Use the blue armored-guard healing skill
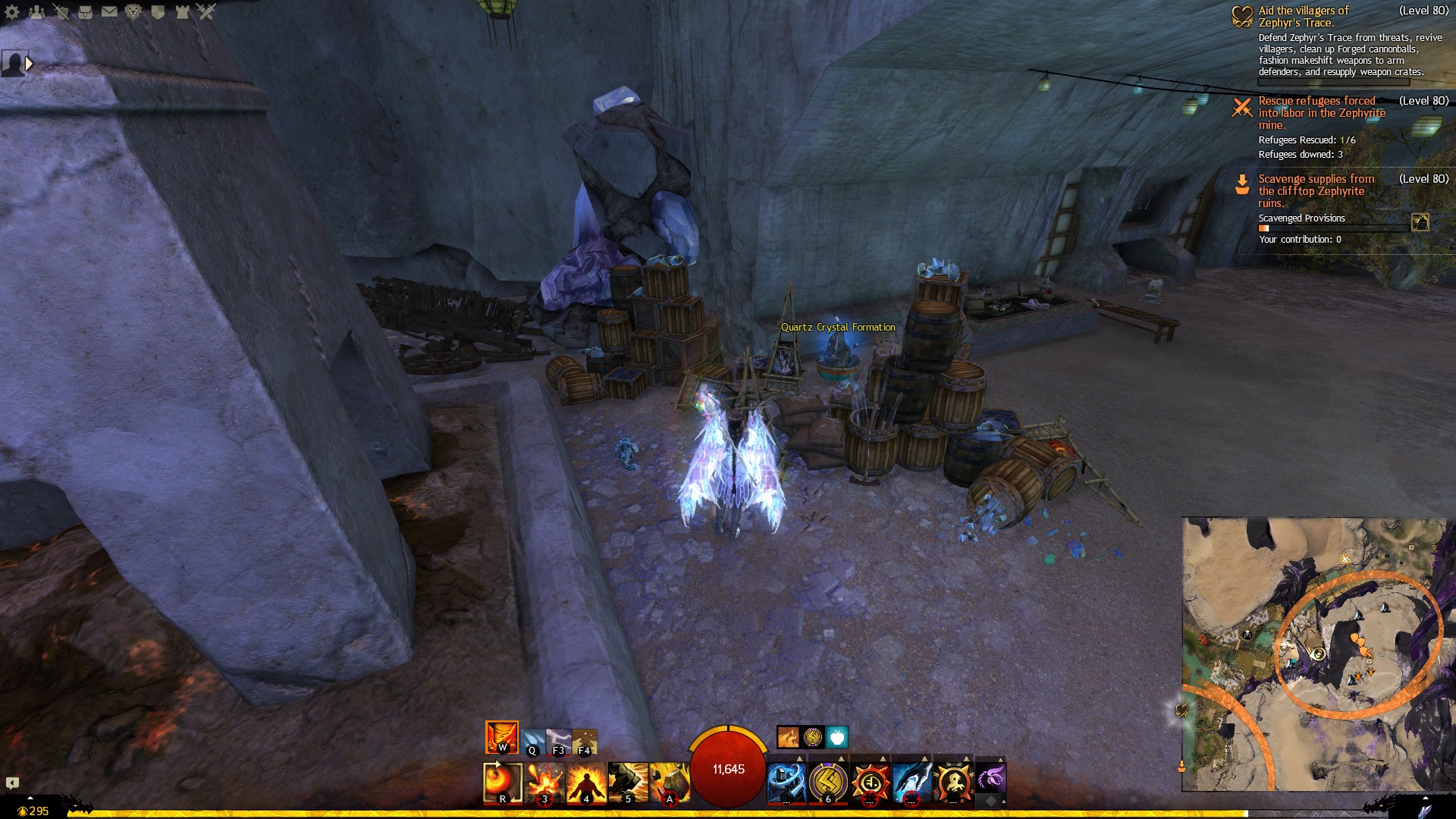Image resolution: width=1456 pixels, height=819 pixels. 786,781
